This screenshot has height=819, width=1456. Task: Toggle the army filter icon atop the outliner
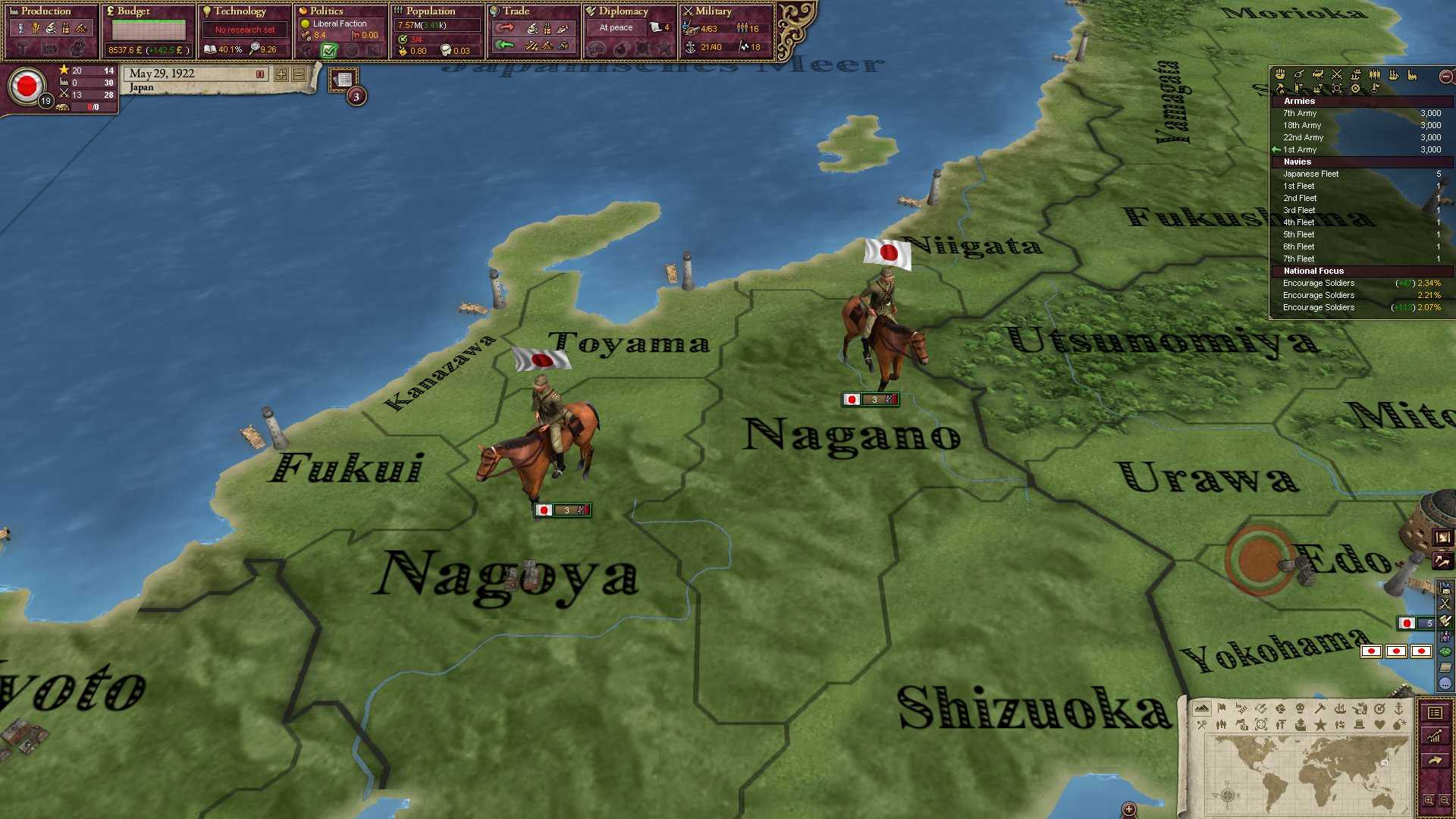[x=1375, y=74]
